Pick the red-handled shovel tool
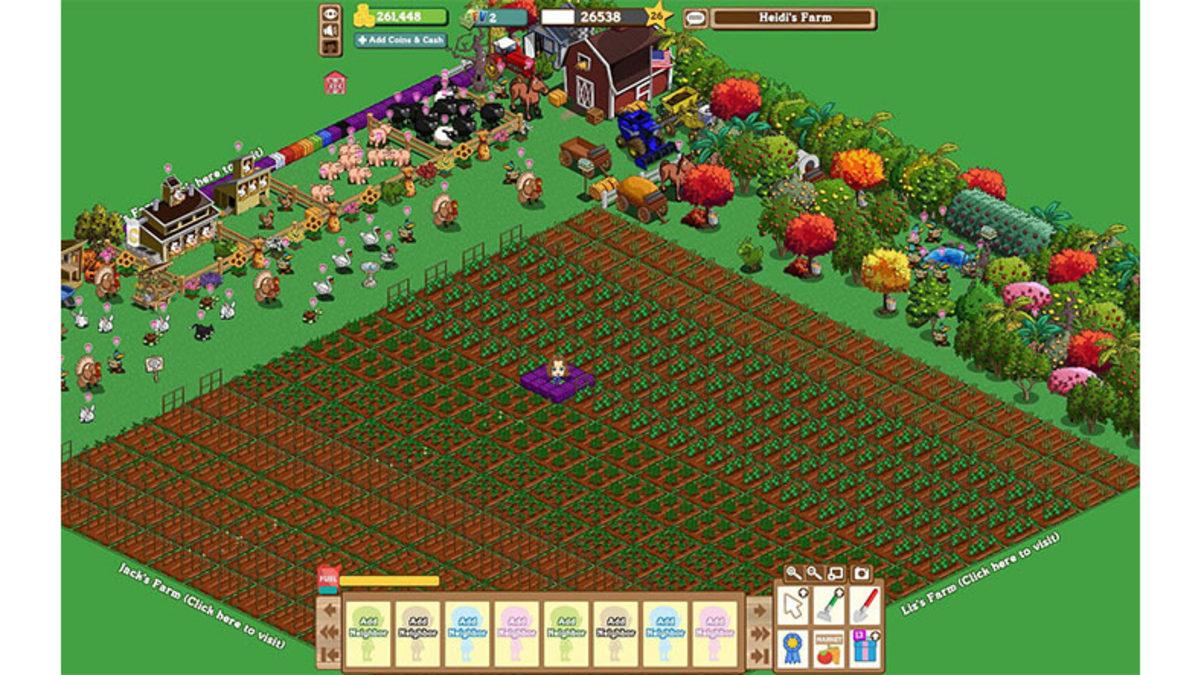The image size is (1200, 675). [x=864, y=605]
